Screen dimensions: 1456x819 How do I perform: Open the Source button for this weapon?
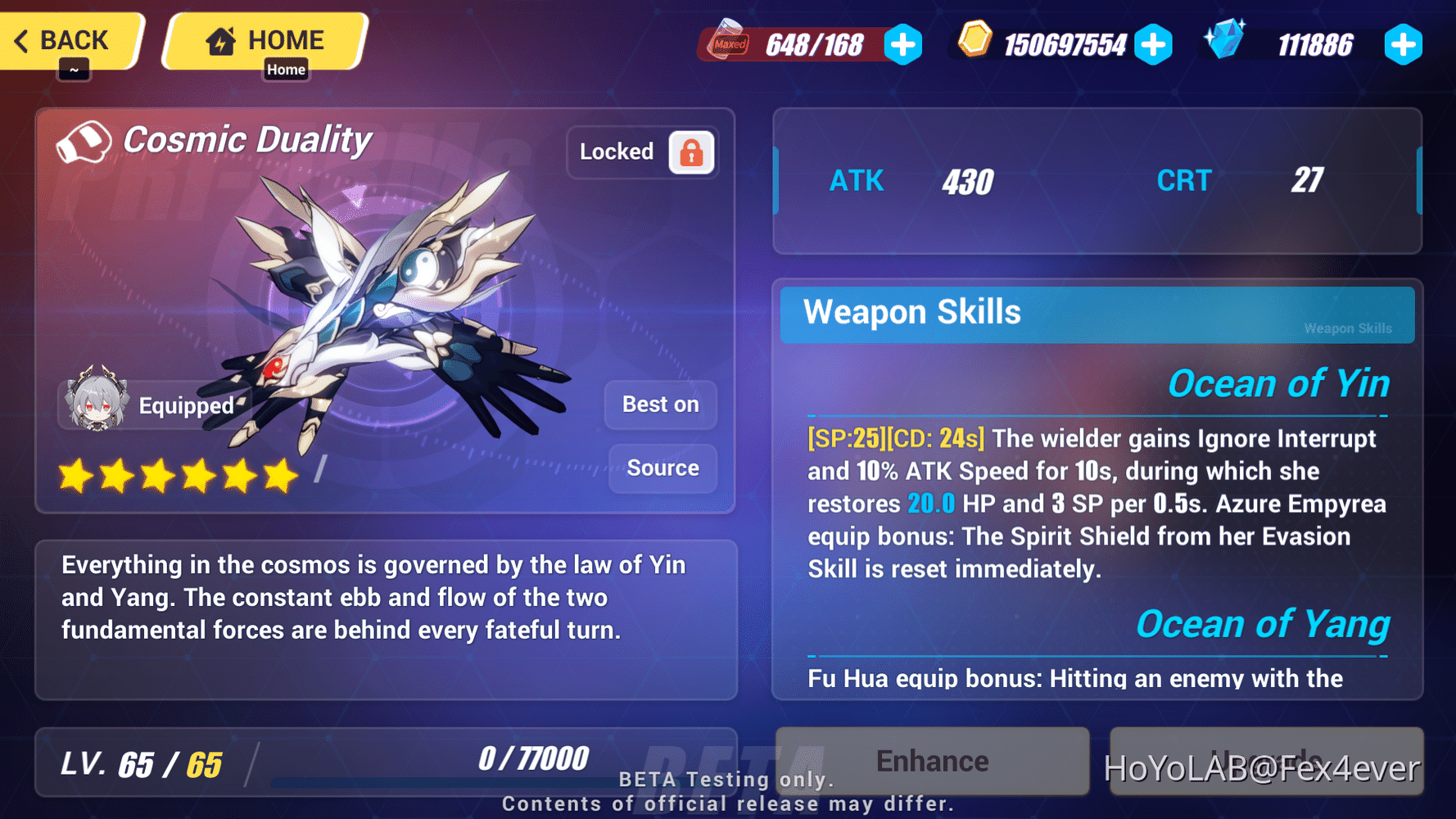(662, 468)
